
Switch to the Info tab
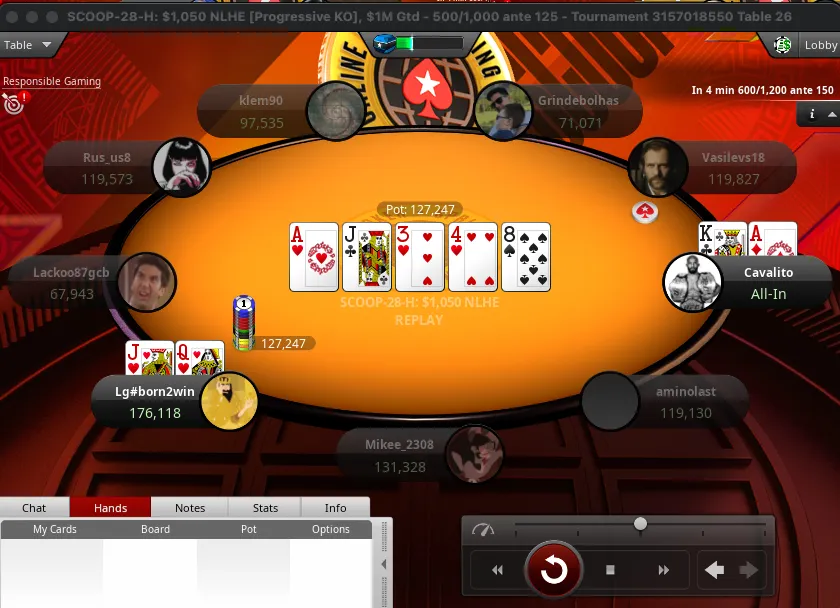coord(335,508)
